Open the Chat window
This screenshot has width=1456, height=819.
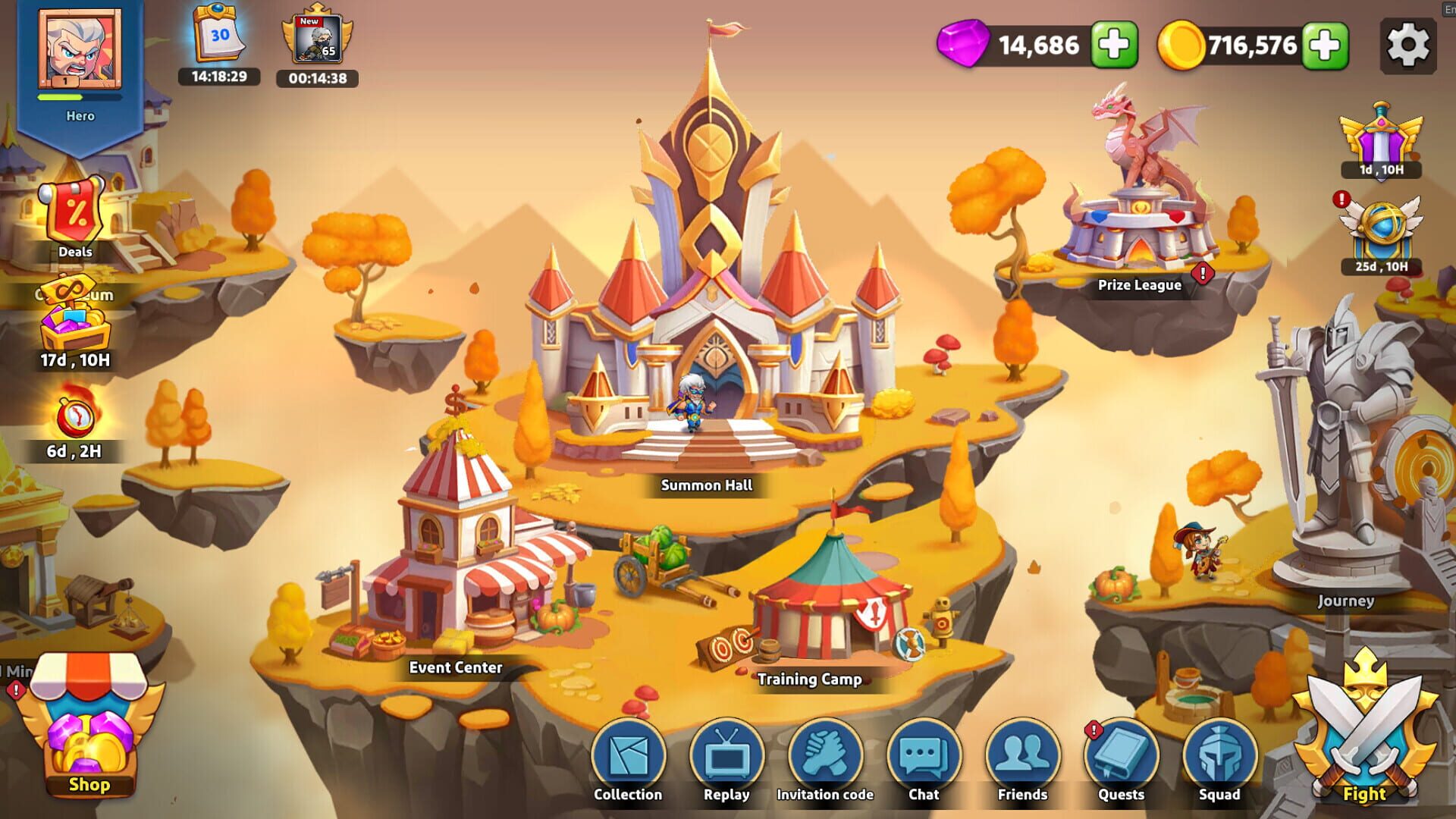coord(924,755)
